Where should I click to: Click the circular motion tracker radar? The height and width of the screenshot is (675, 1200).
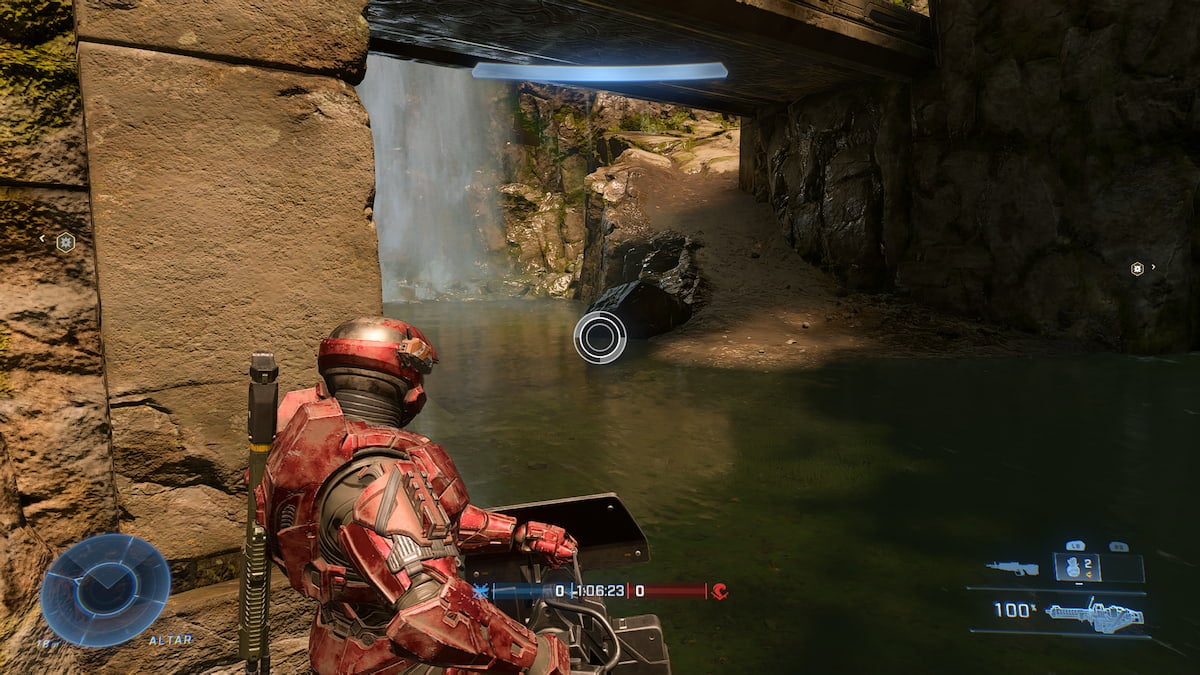tap(105, 589)
